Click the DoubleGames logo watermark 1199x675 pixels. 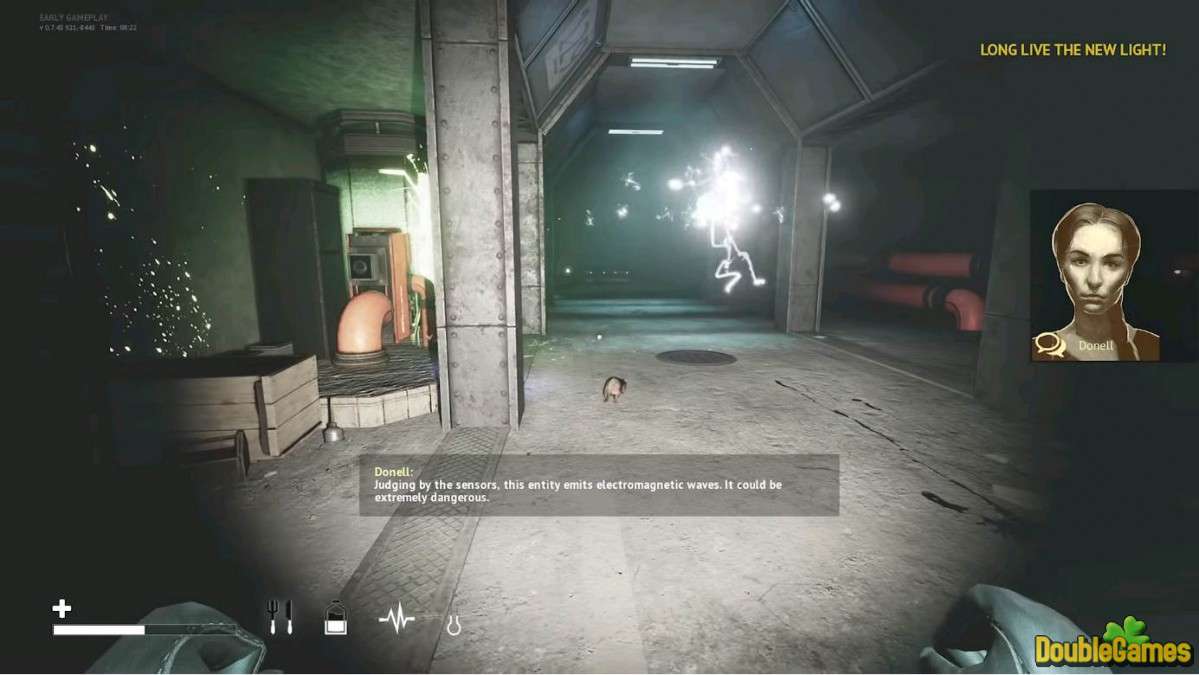coord(1115,644)
